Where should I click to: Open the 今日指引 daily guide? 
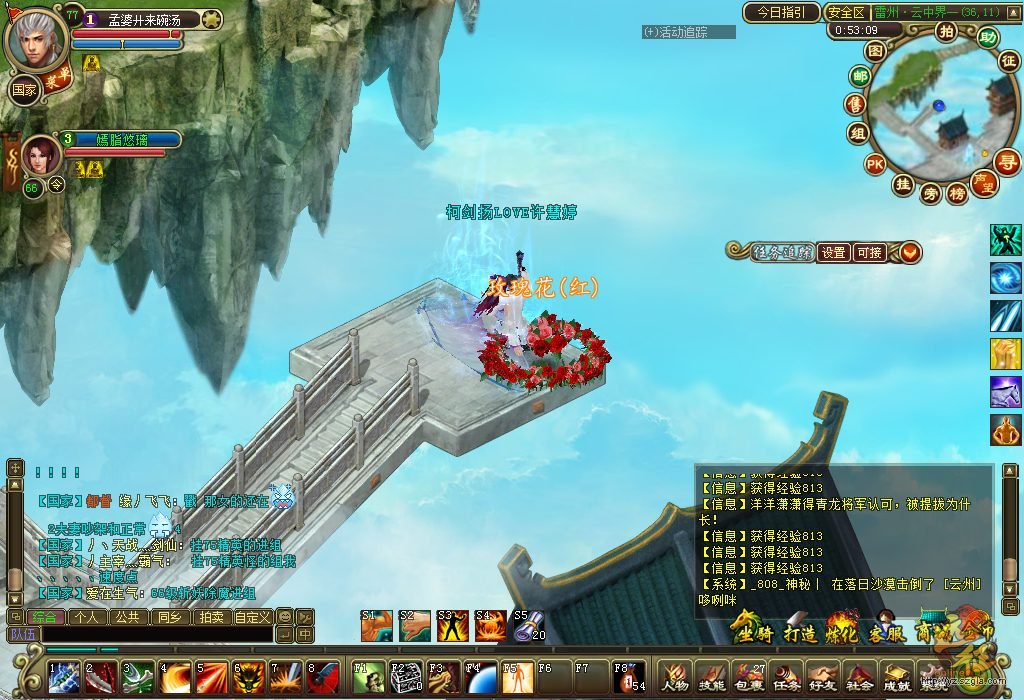tap(780, 13)
